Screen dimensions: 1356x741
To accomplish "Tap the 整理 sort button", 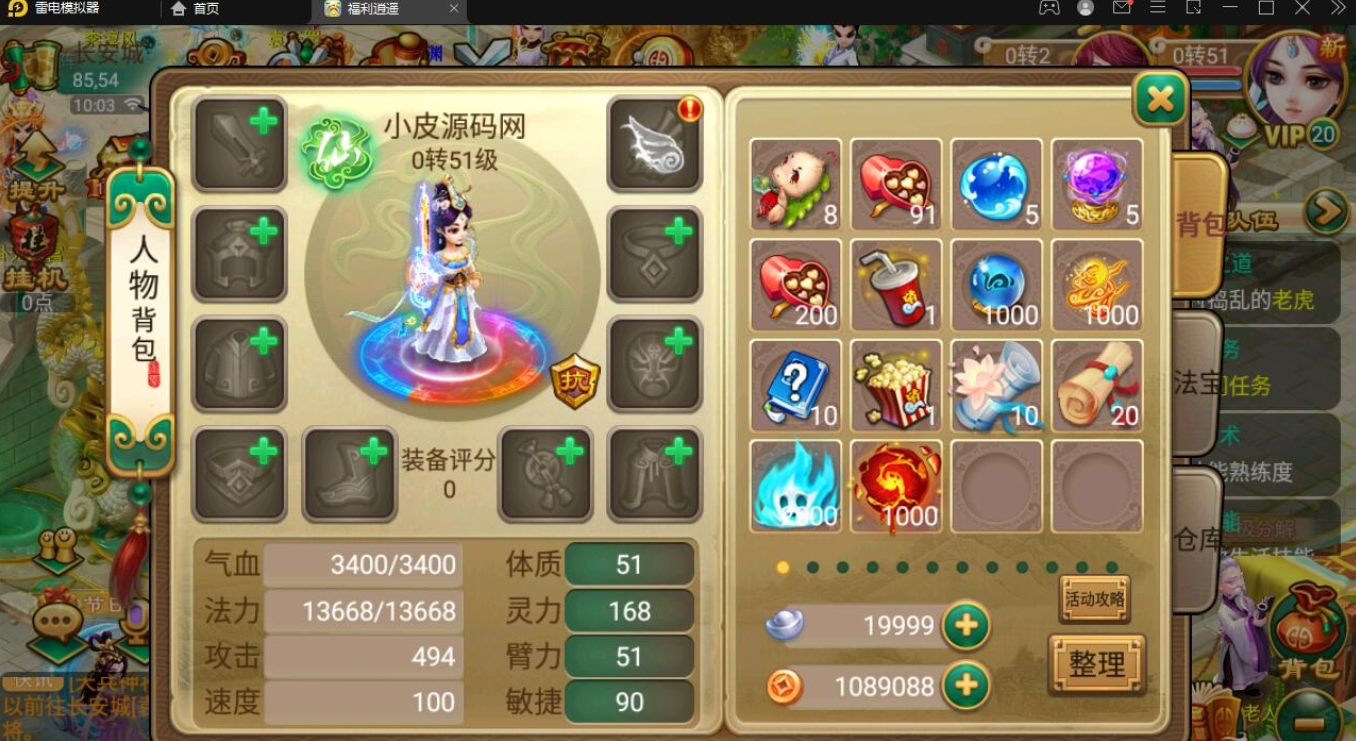I will click(1097, 664).
